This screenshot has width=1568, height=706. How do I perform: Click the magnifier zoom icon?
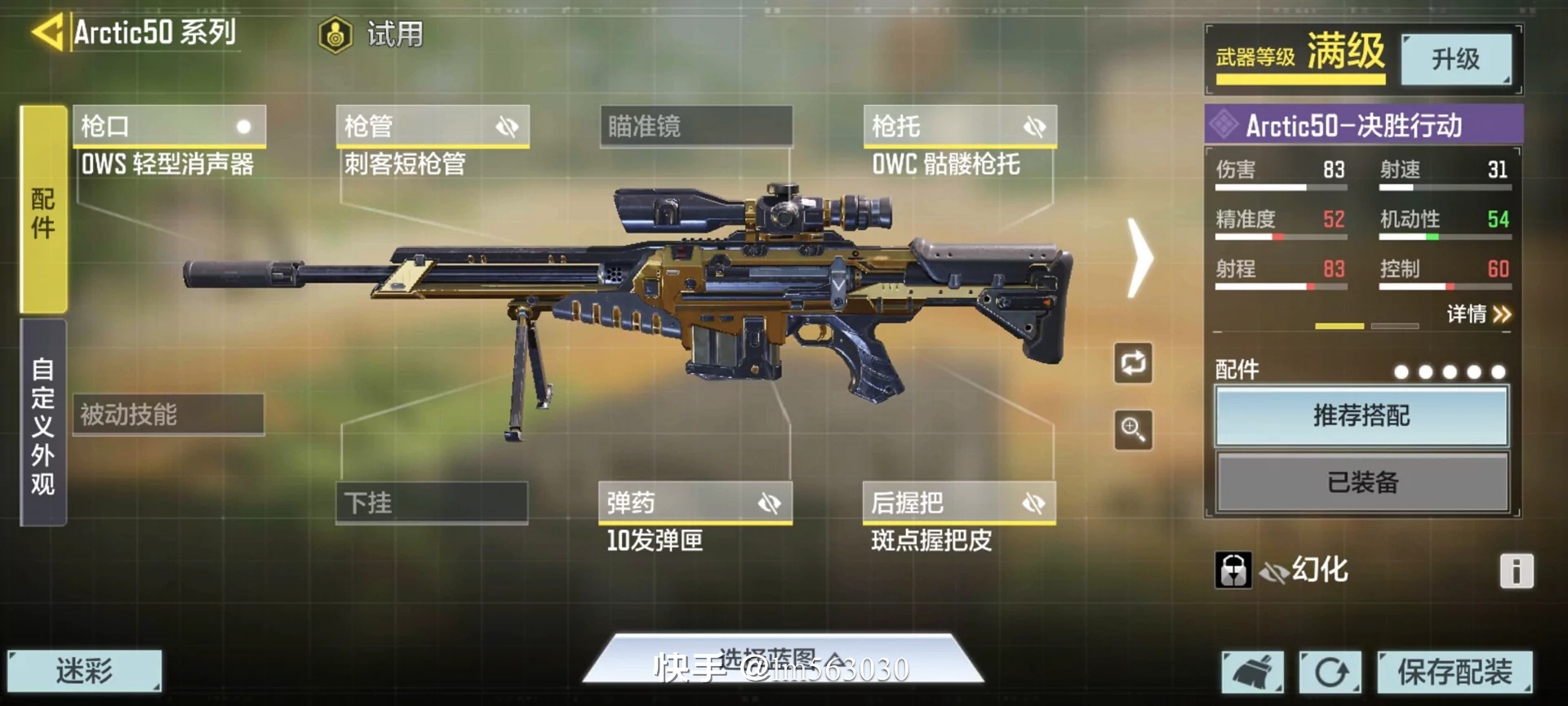pos(1133,429)
